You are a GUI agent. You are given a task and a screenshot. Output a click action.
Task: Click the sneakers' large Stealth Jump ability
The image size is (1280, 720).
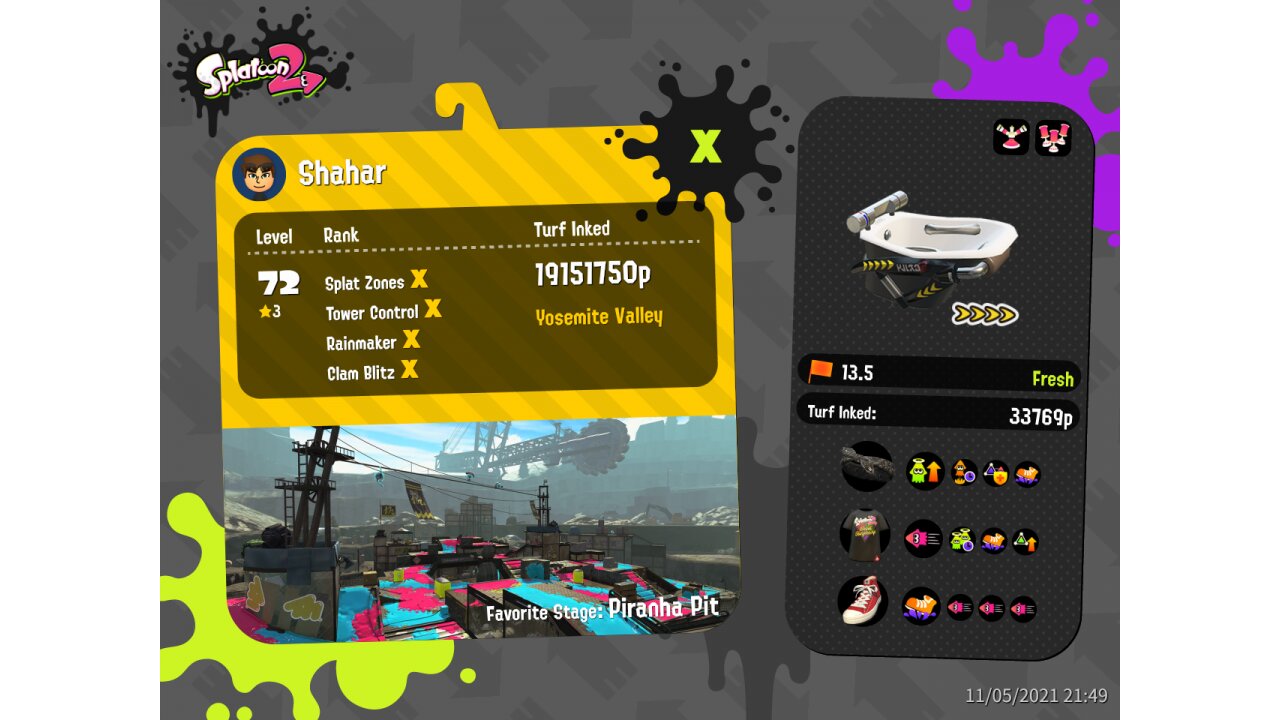(x=921, y=605)
